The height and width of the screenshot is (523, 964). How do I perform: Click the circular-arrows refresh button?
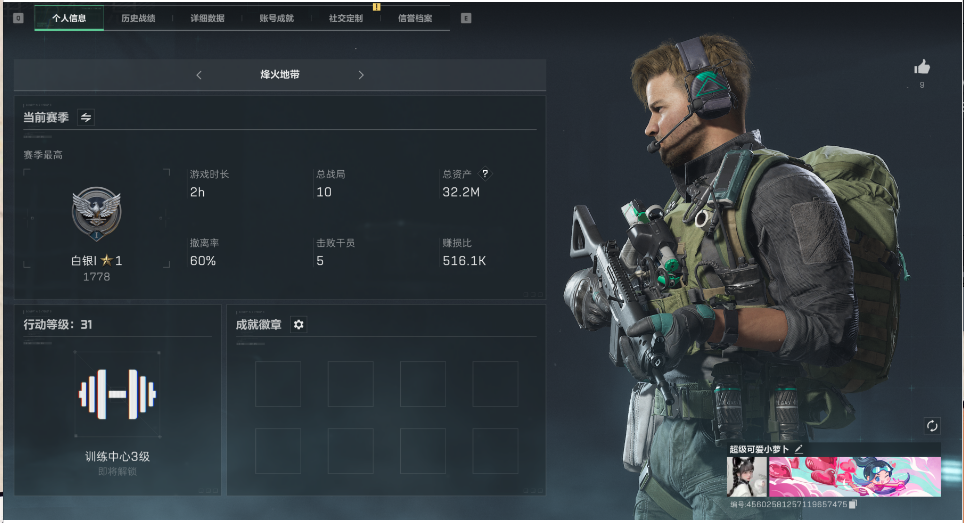932,426
